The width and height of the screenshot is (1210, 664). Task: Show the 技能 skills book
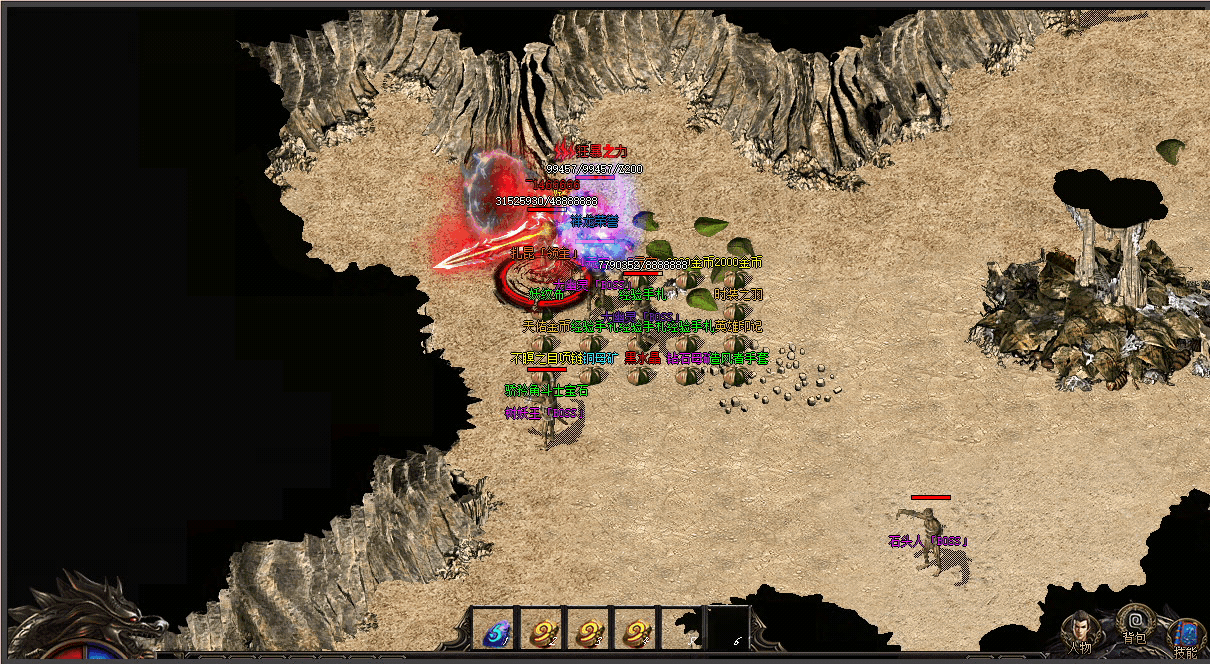(x=1186, y=635)
